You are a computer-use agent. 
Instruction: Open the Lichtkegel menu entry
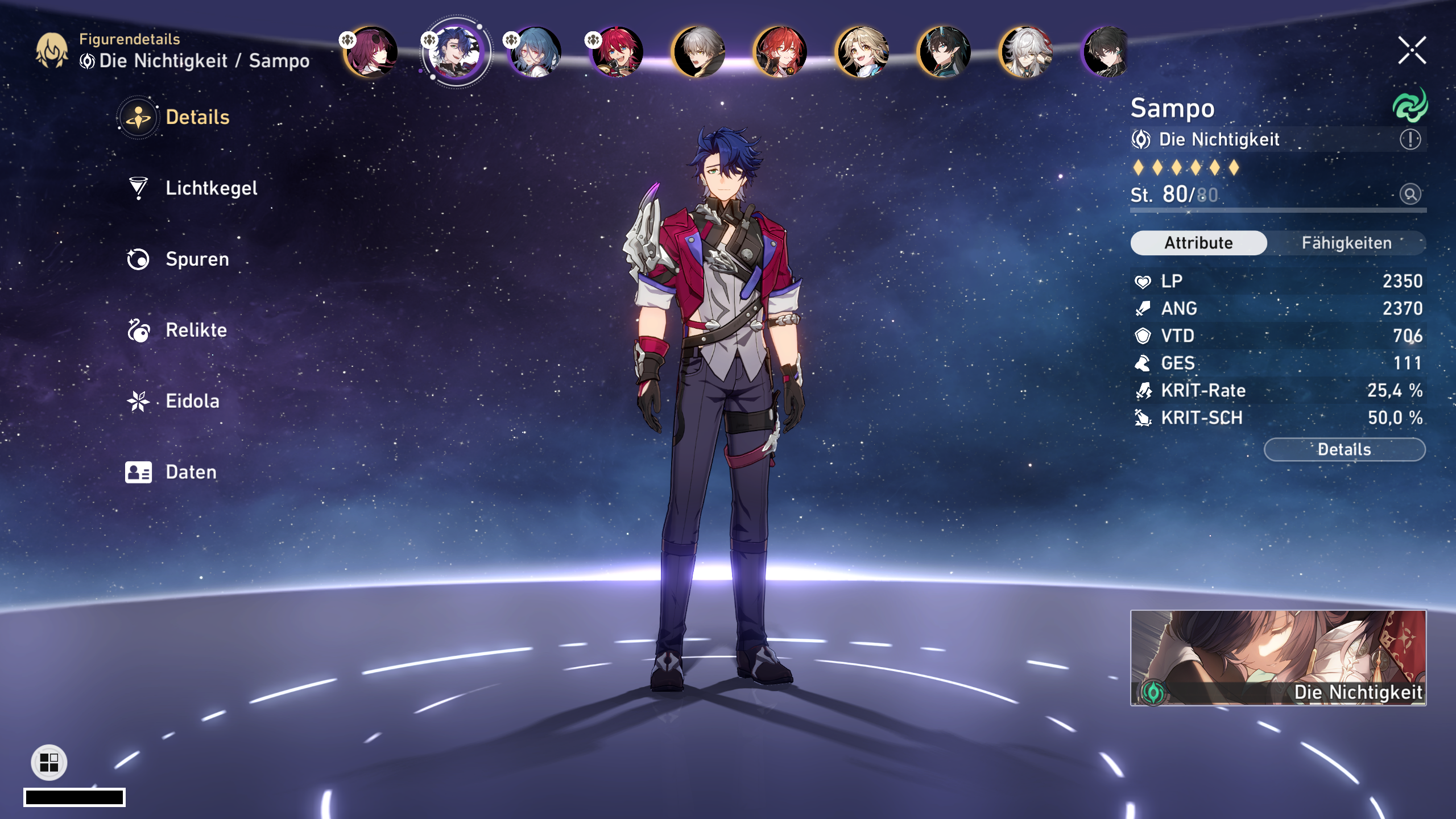click(210, 188)
